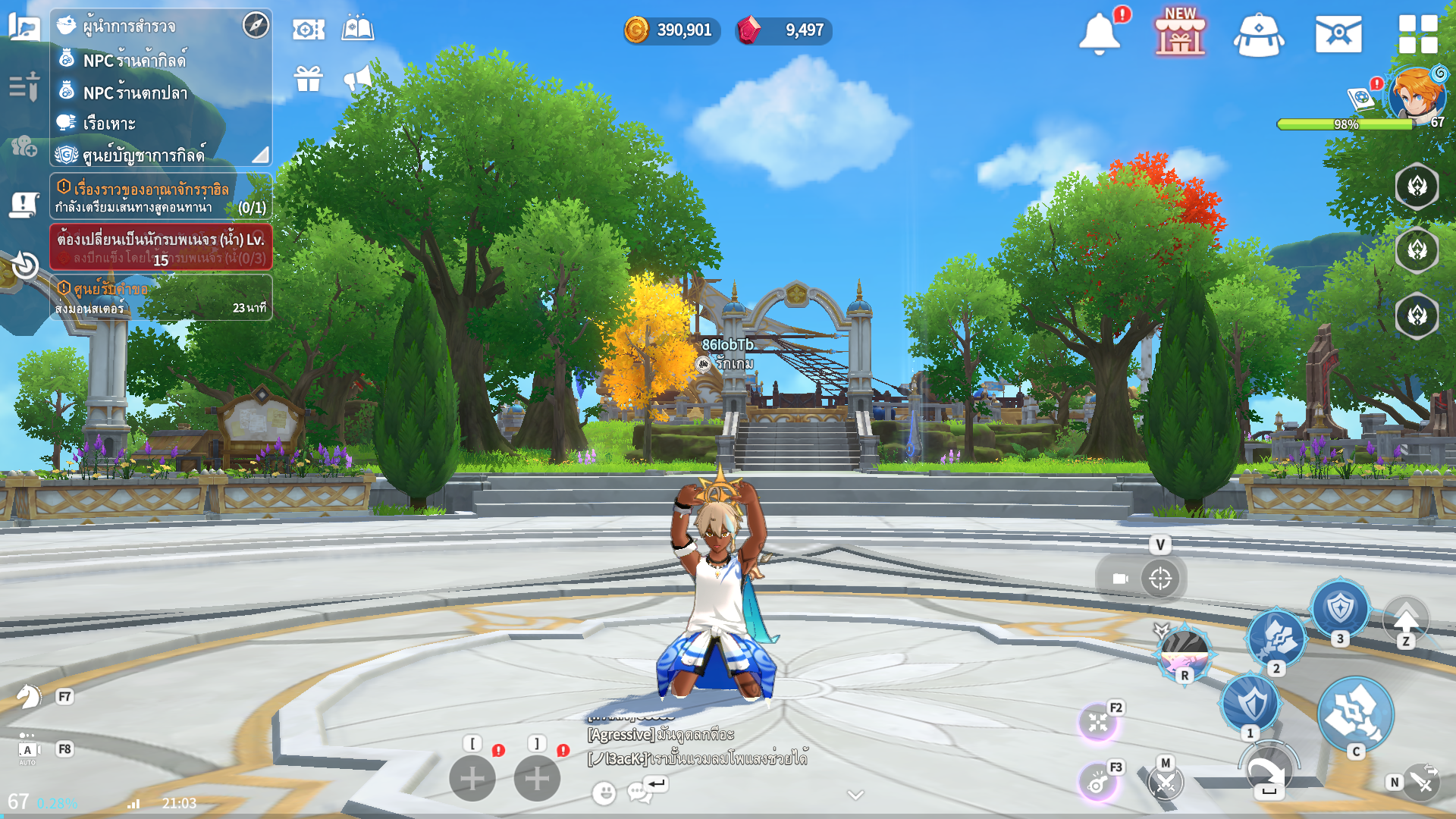Toggle the camera target lock button
Screen dimensions: 1456x819
(1159, 579)
